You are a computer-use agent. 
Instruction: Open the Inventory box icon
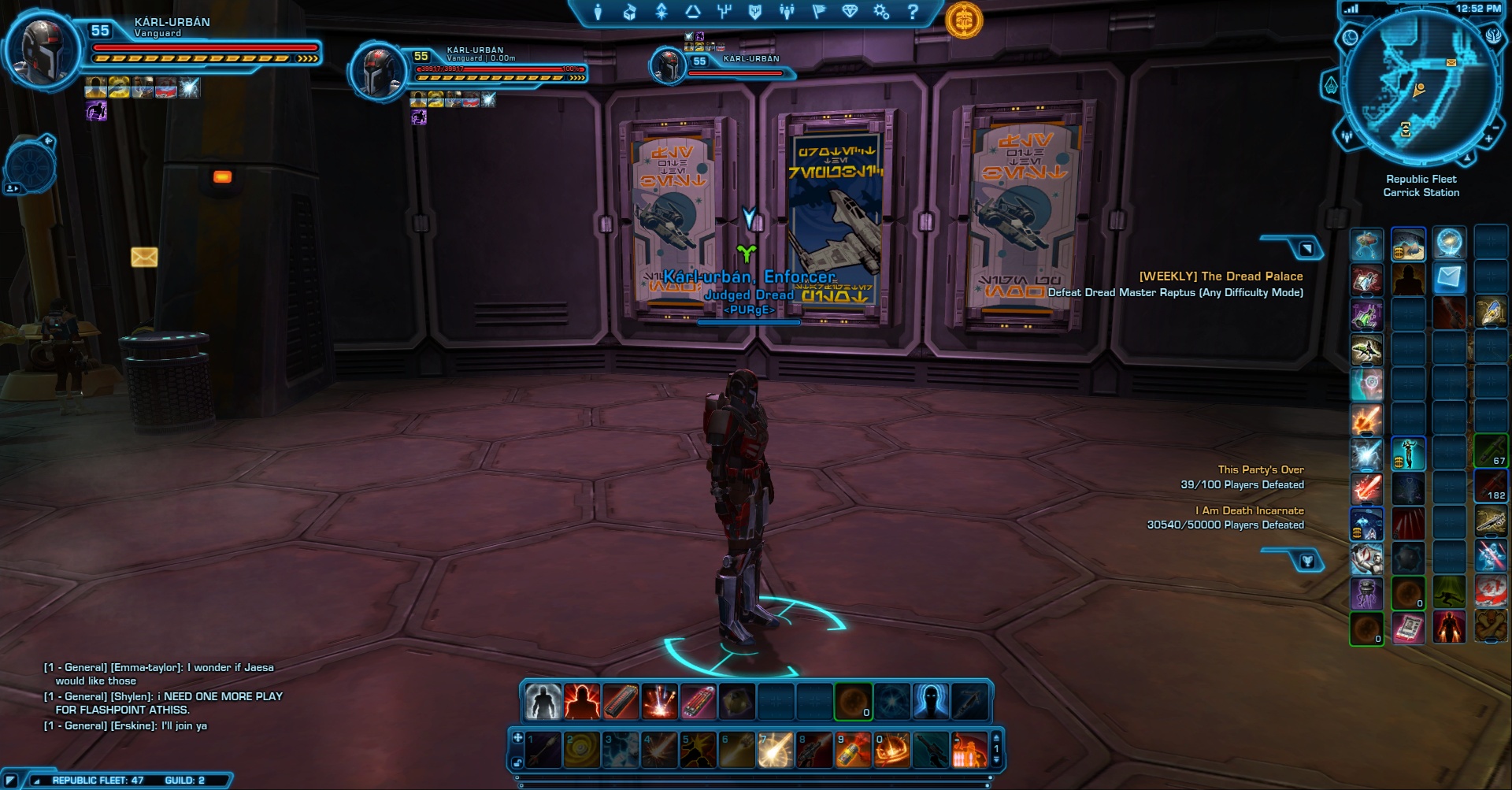pyautogui.click(x=628, y=10)
